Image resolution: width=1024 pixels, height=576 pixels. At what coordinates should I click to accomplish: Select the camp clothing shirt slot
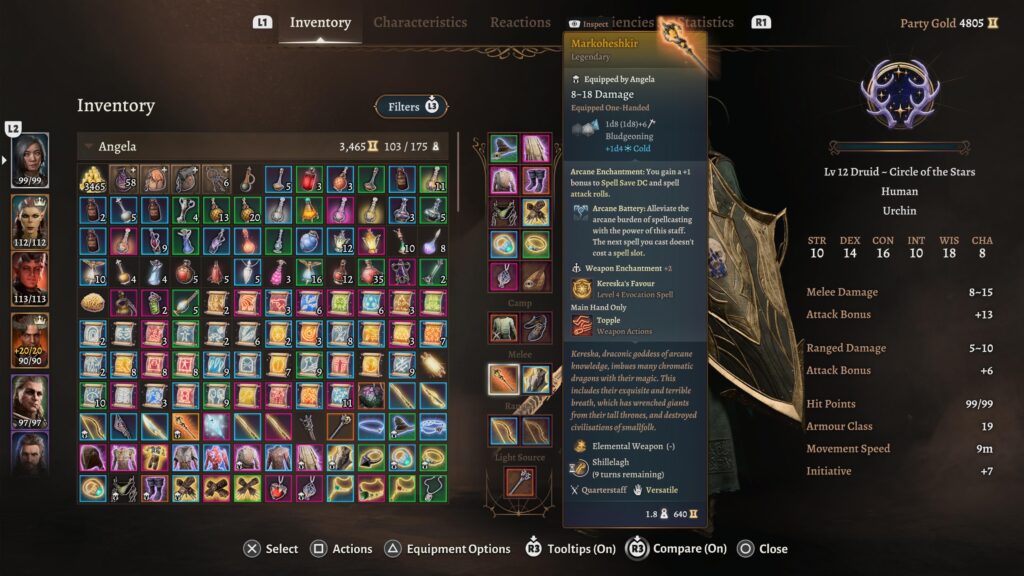click(x=504, y=327)
